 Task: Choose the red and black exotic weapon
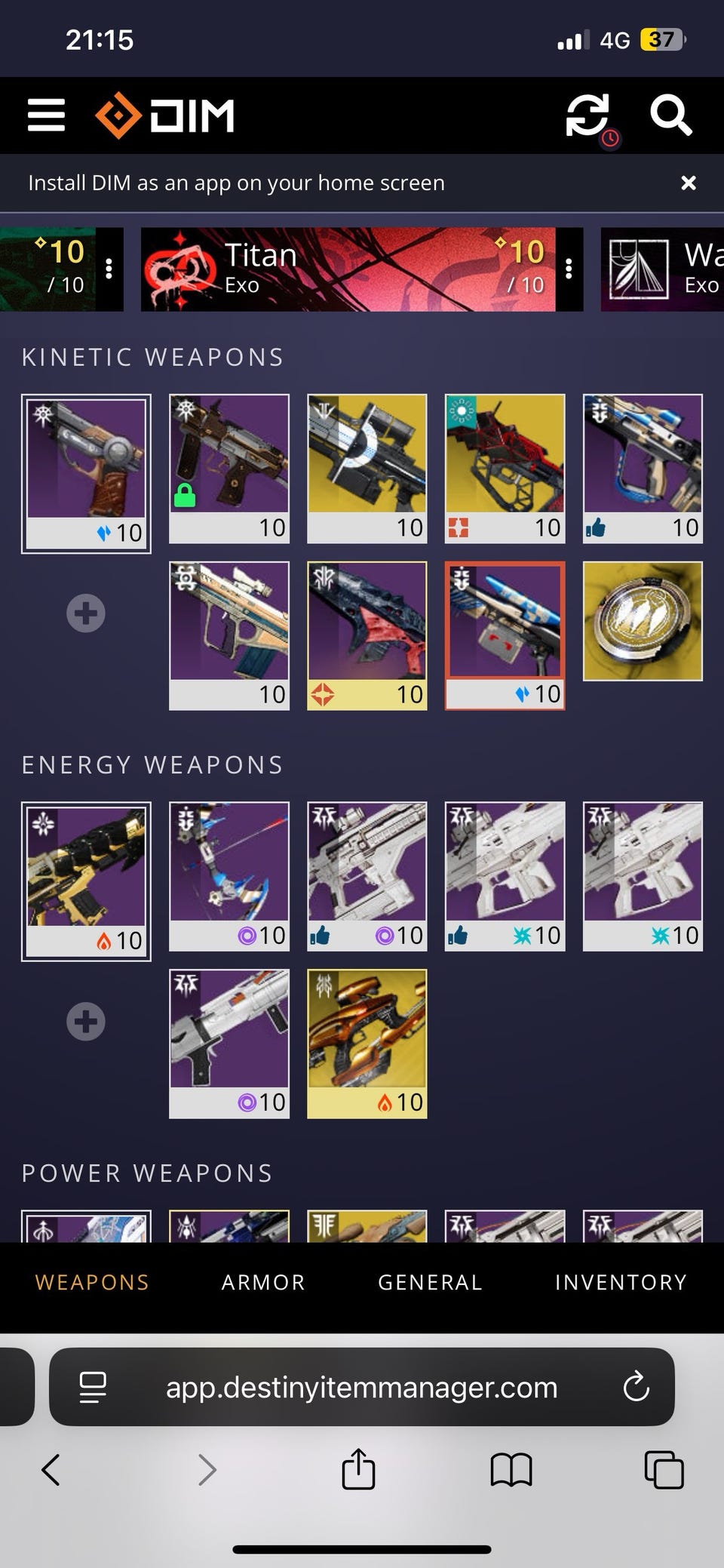pyautogui.click(x=505, y=468)
